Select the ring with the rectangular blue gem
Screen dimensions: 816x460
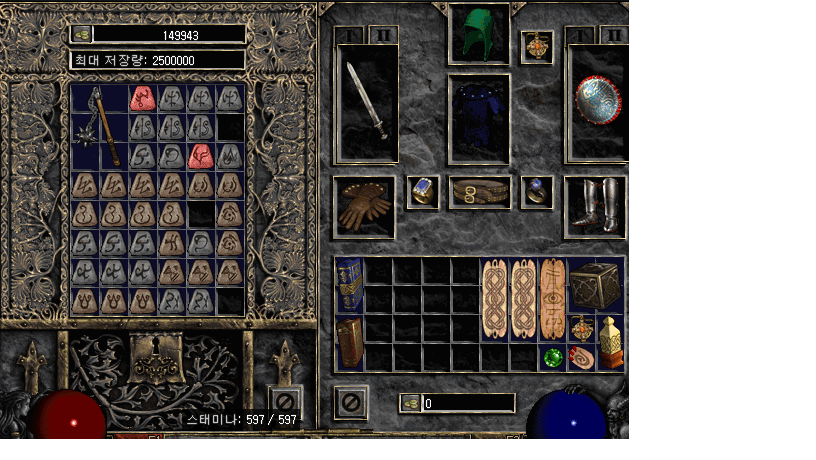pos(423,192)
